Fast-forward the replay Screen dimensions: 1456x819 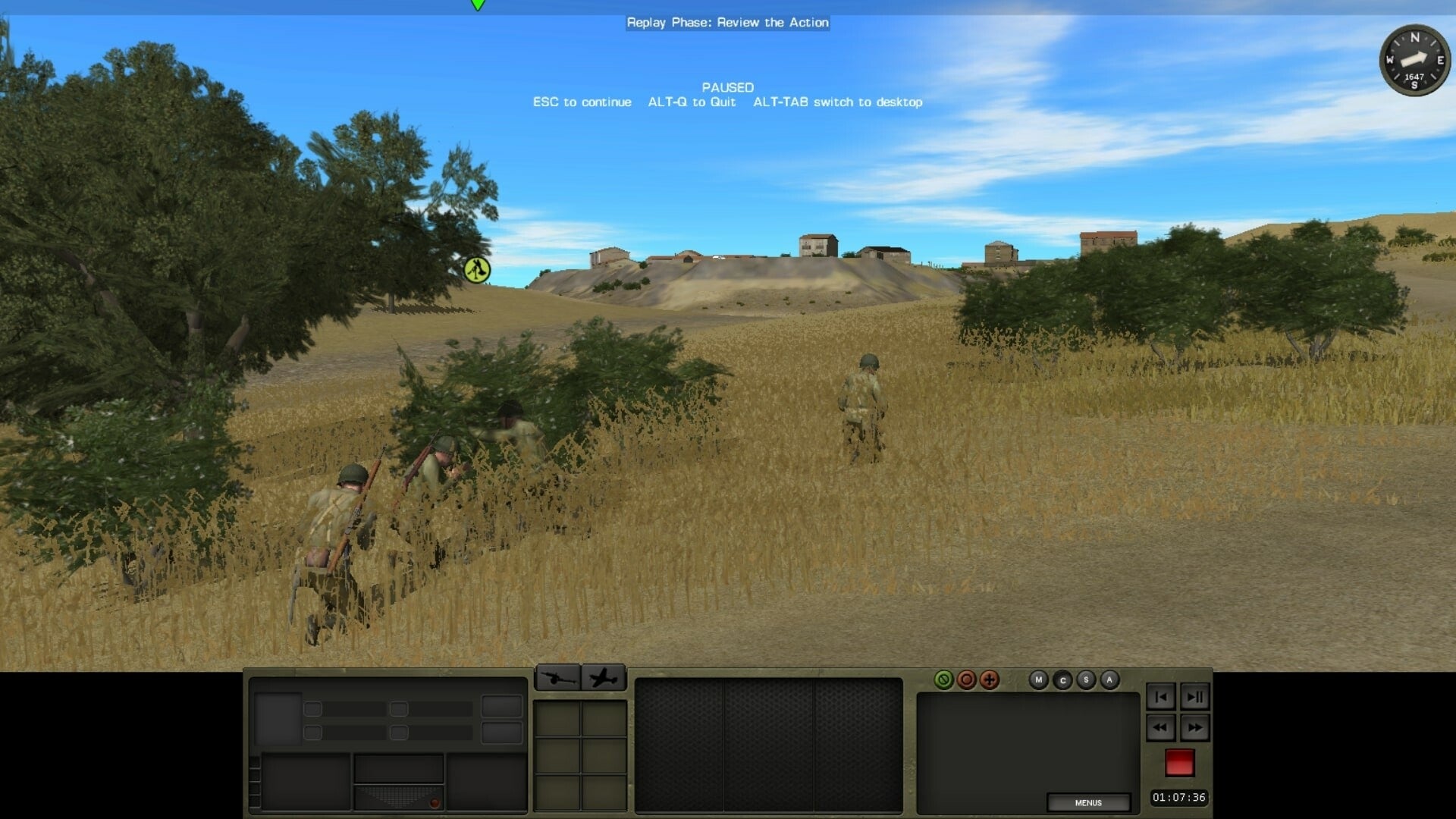[x=1196, y=727]
